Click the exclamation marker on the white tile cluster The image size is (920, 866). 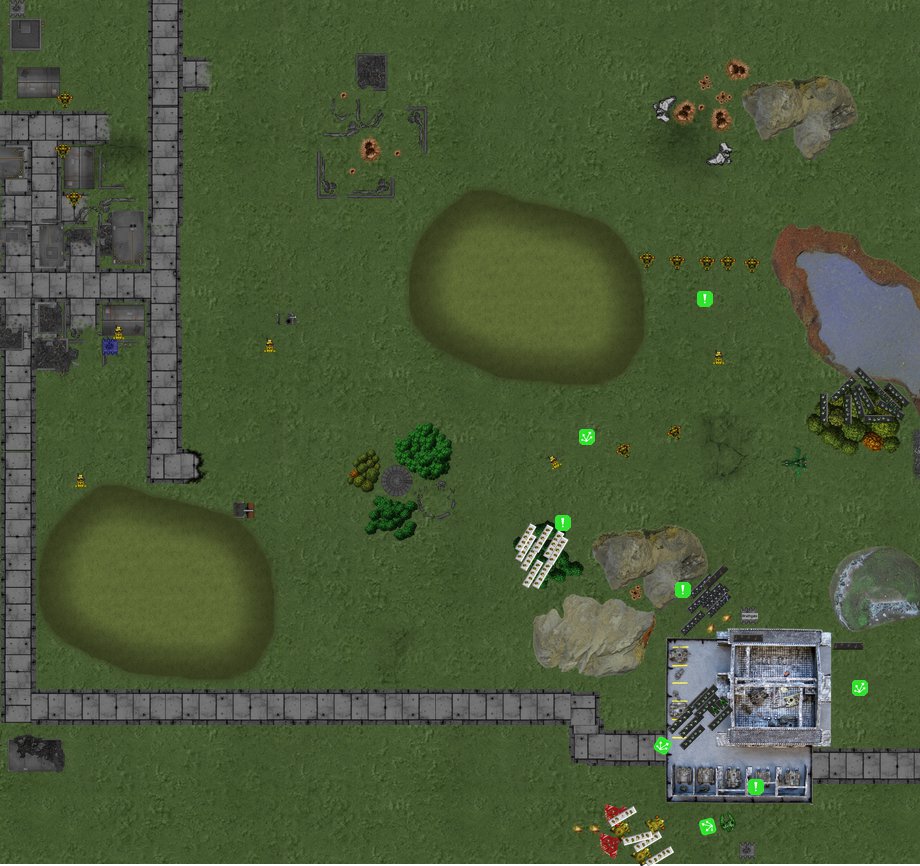[562, 523]
